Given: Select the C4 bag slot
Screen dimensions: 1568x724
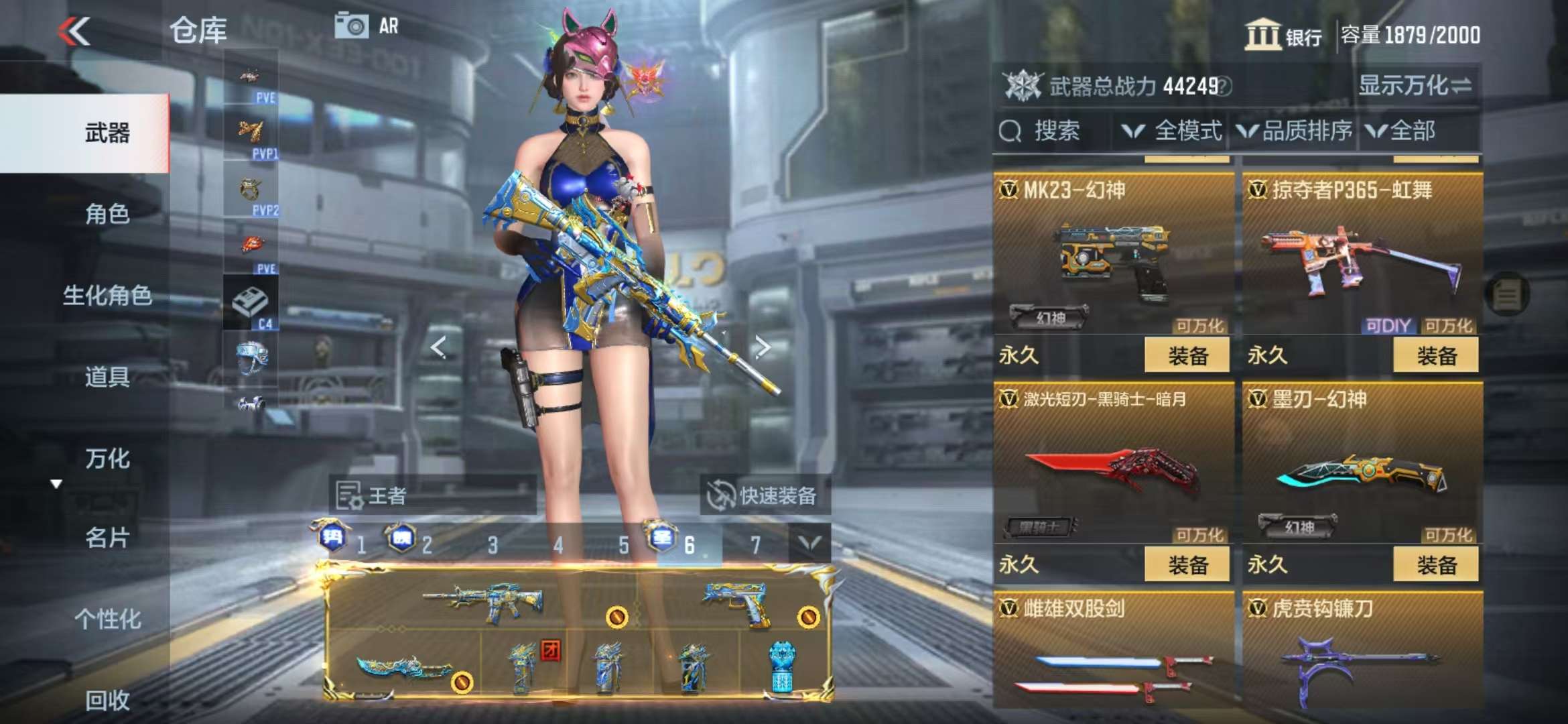Looking at the screenshot, I should point(251,304).
